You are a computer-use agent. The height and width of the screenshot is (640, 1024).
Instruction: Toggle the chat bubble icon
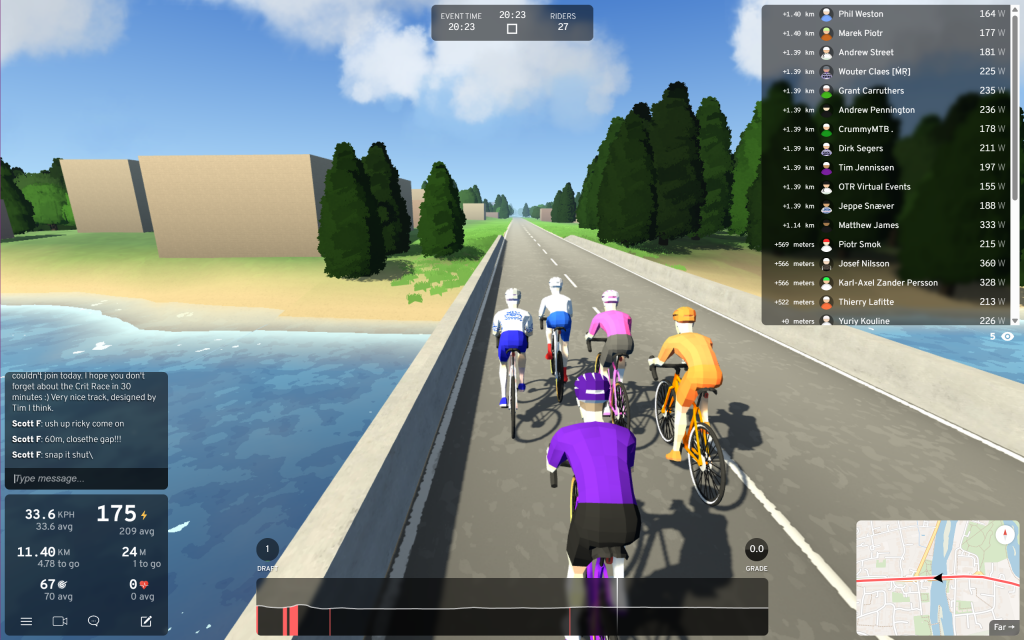click(x=94, y=621)
